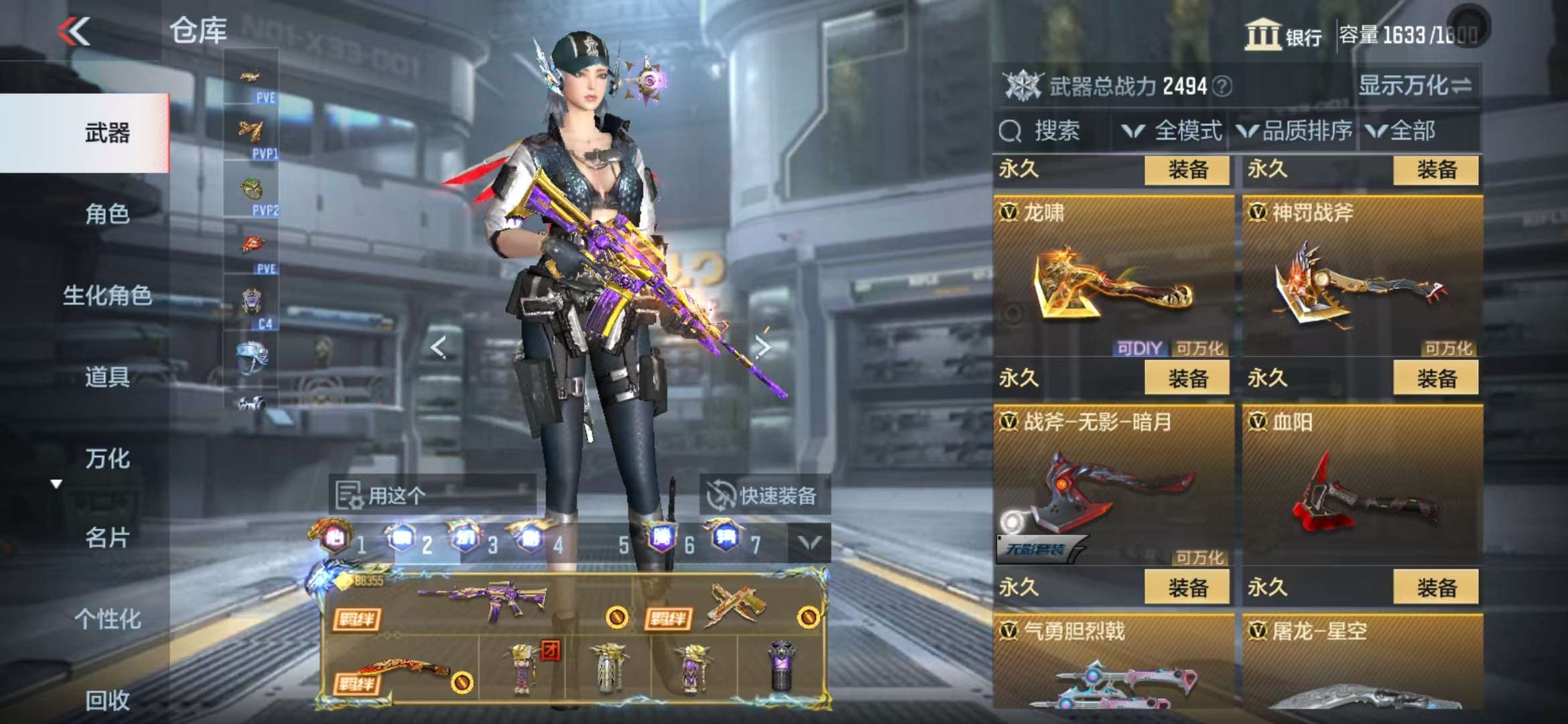
Task: Go back using the double-arrow button
Action: pos(74,32)
